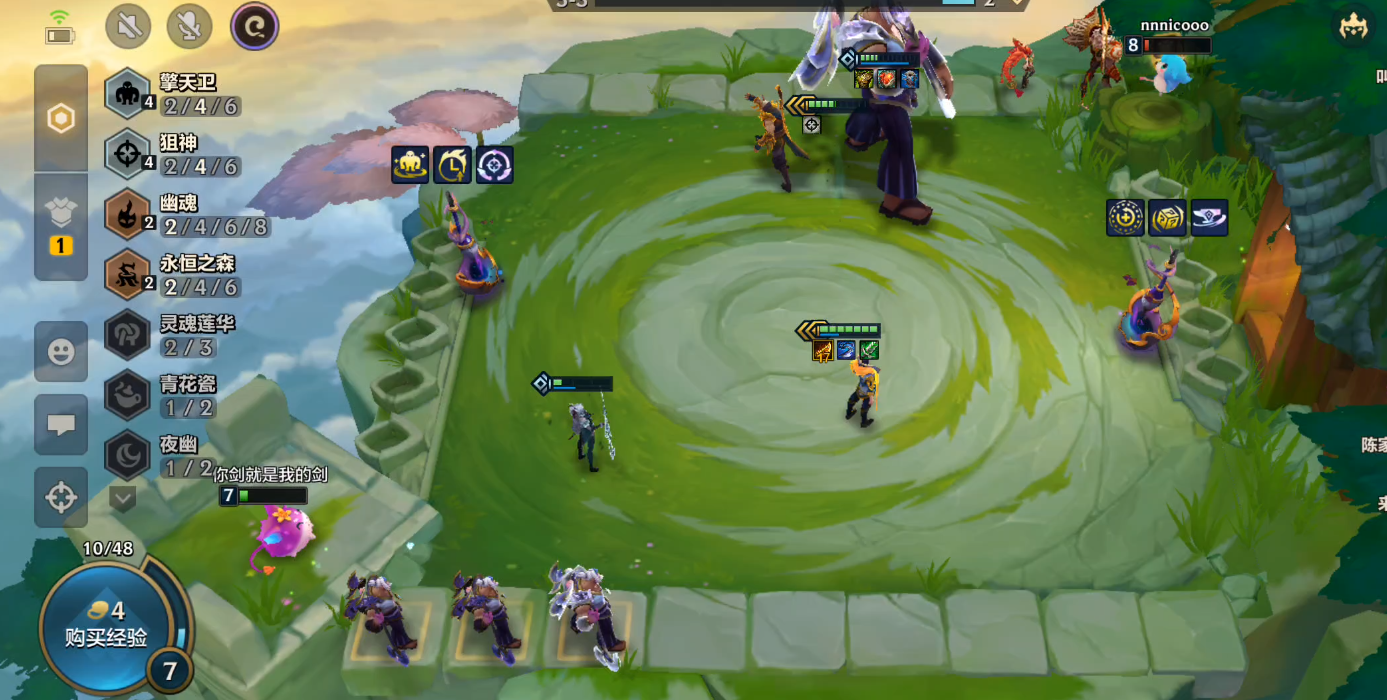Expand the trait list with the down arrow

coord(122,497)
